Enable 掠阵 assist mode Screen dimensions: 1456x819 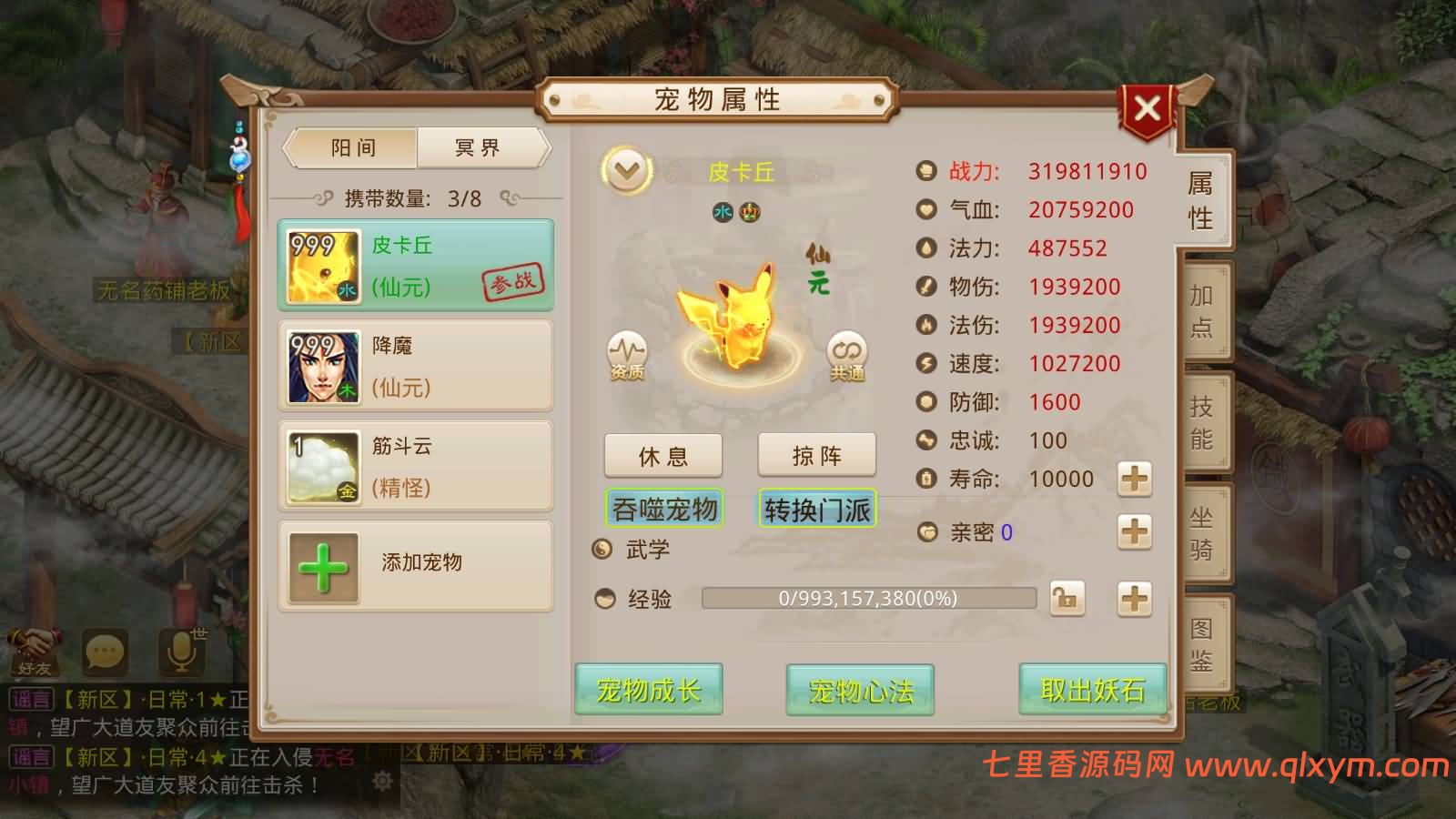pos(817,455)
